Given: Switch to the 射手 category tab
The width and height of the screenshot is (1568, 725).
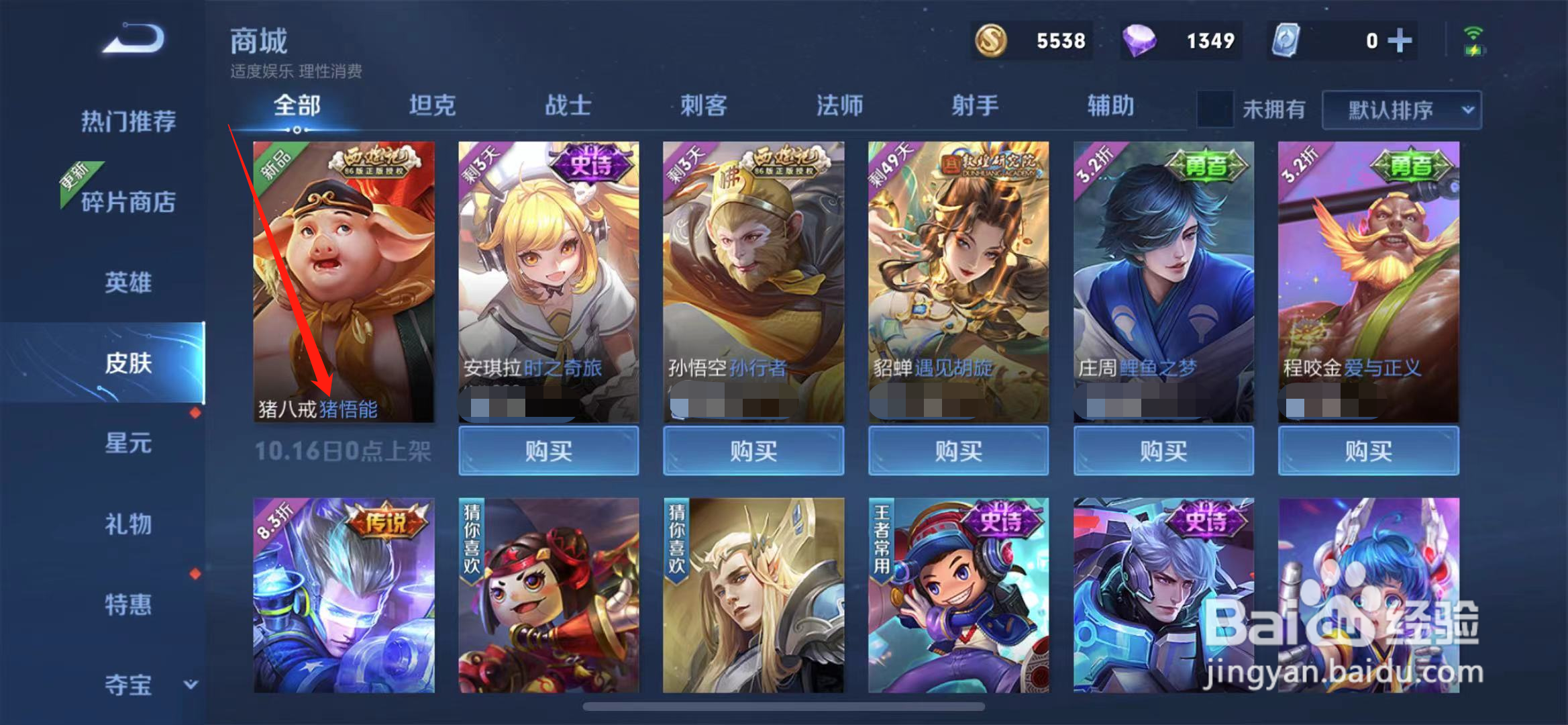Looking at the screenshot, I should 976,105.
